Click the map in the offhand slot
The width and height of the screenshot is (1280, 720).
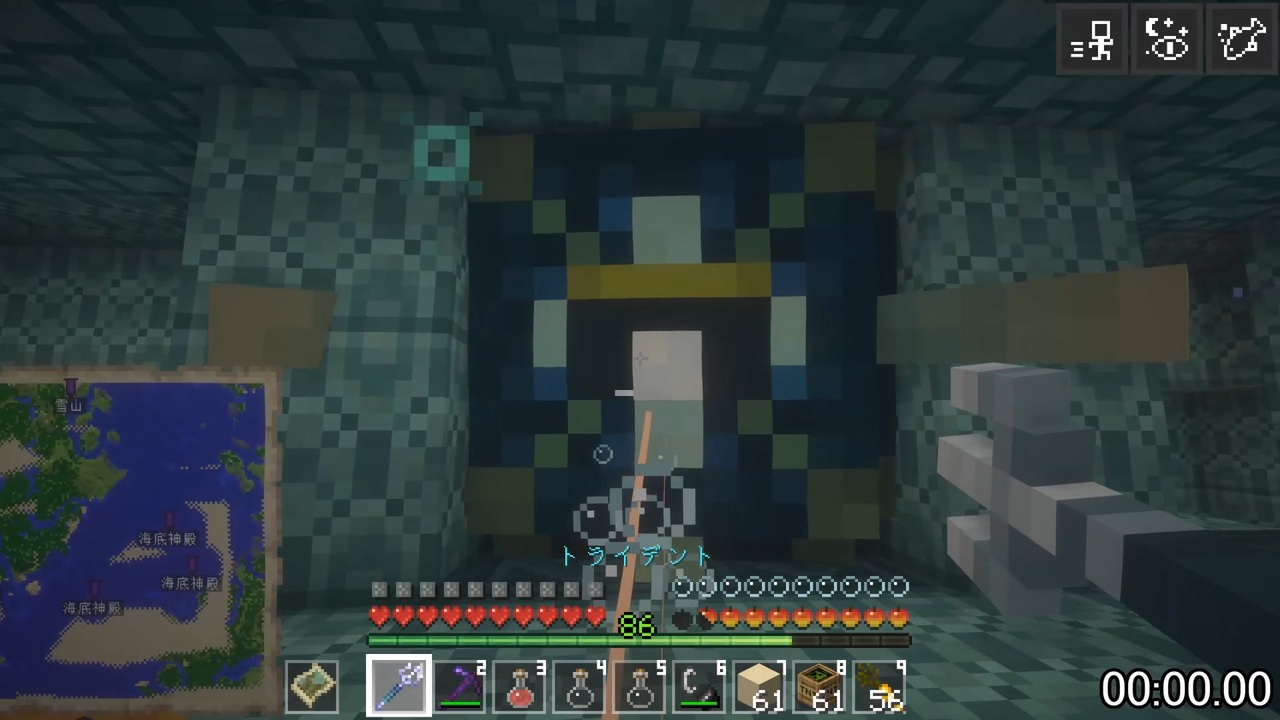point(312,684)
